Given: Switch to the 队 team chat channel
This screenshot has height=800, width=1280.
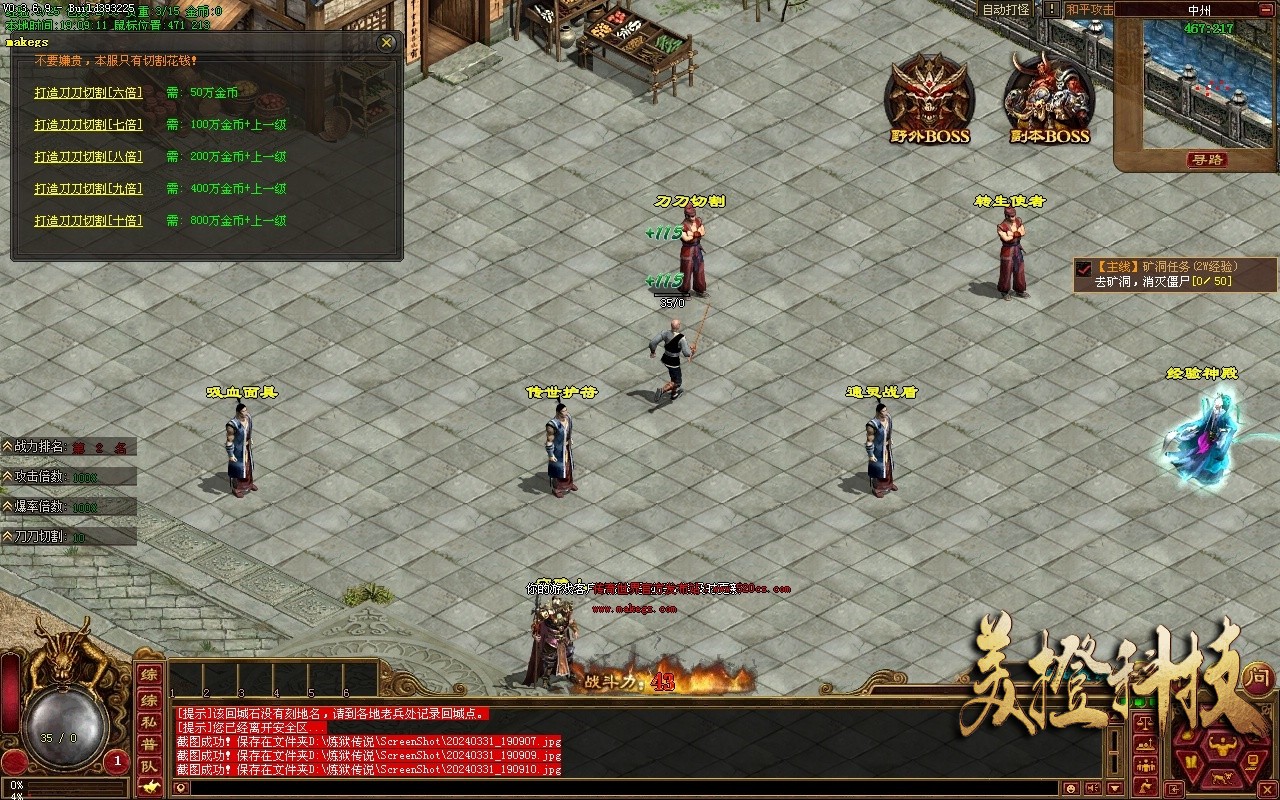Looking at the screenshot, I should click(x=148, y=766).
